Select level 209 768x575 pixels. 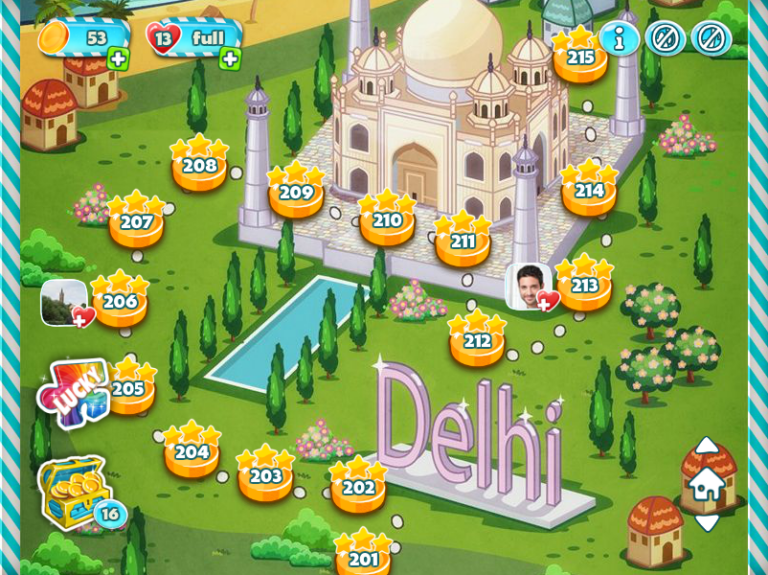(x=296, y=193)
